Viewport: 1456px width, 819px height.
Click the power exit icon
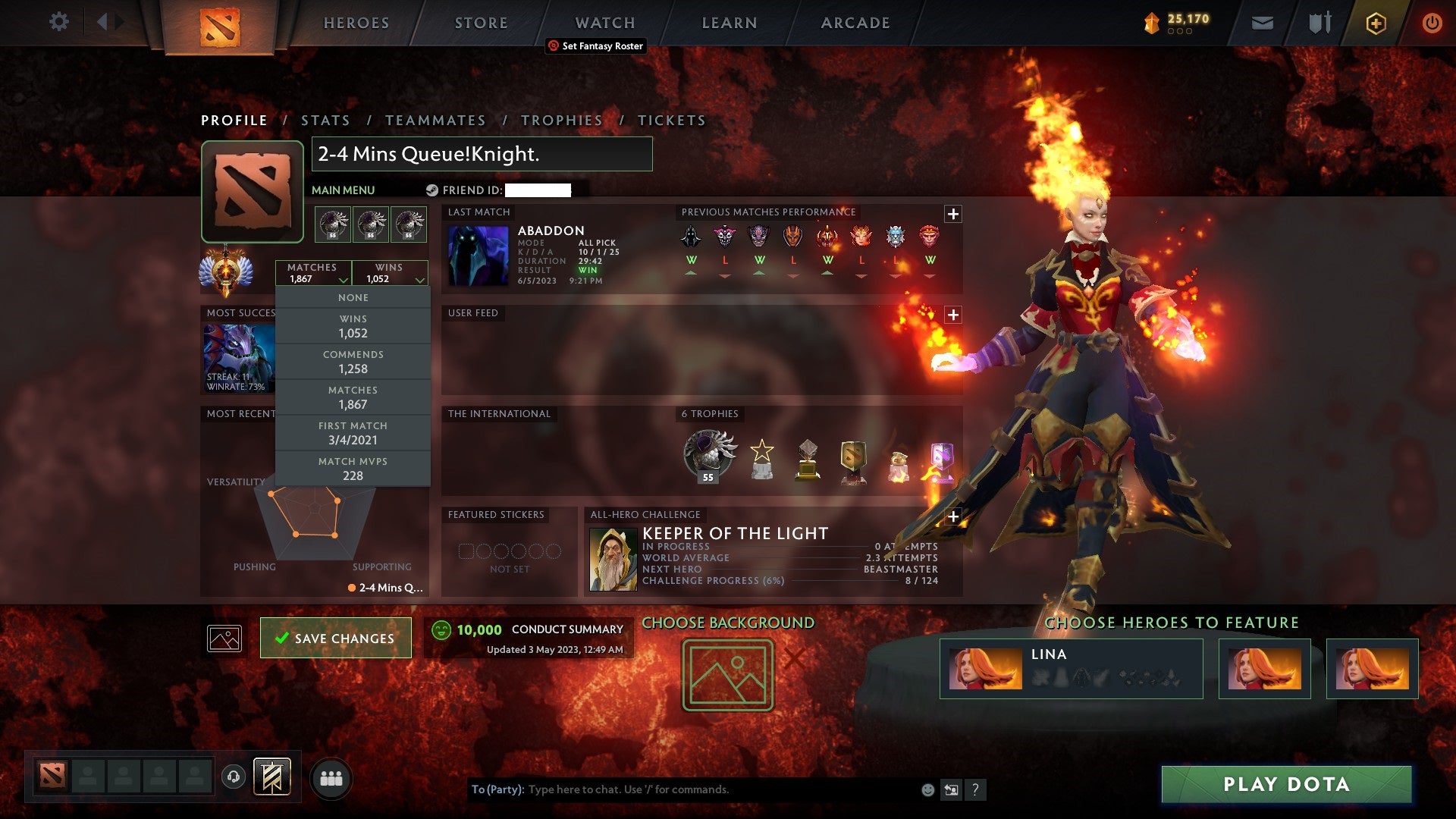pos(1432,22)
